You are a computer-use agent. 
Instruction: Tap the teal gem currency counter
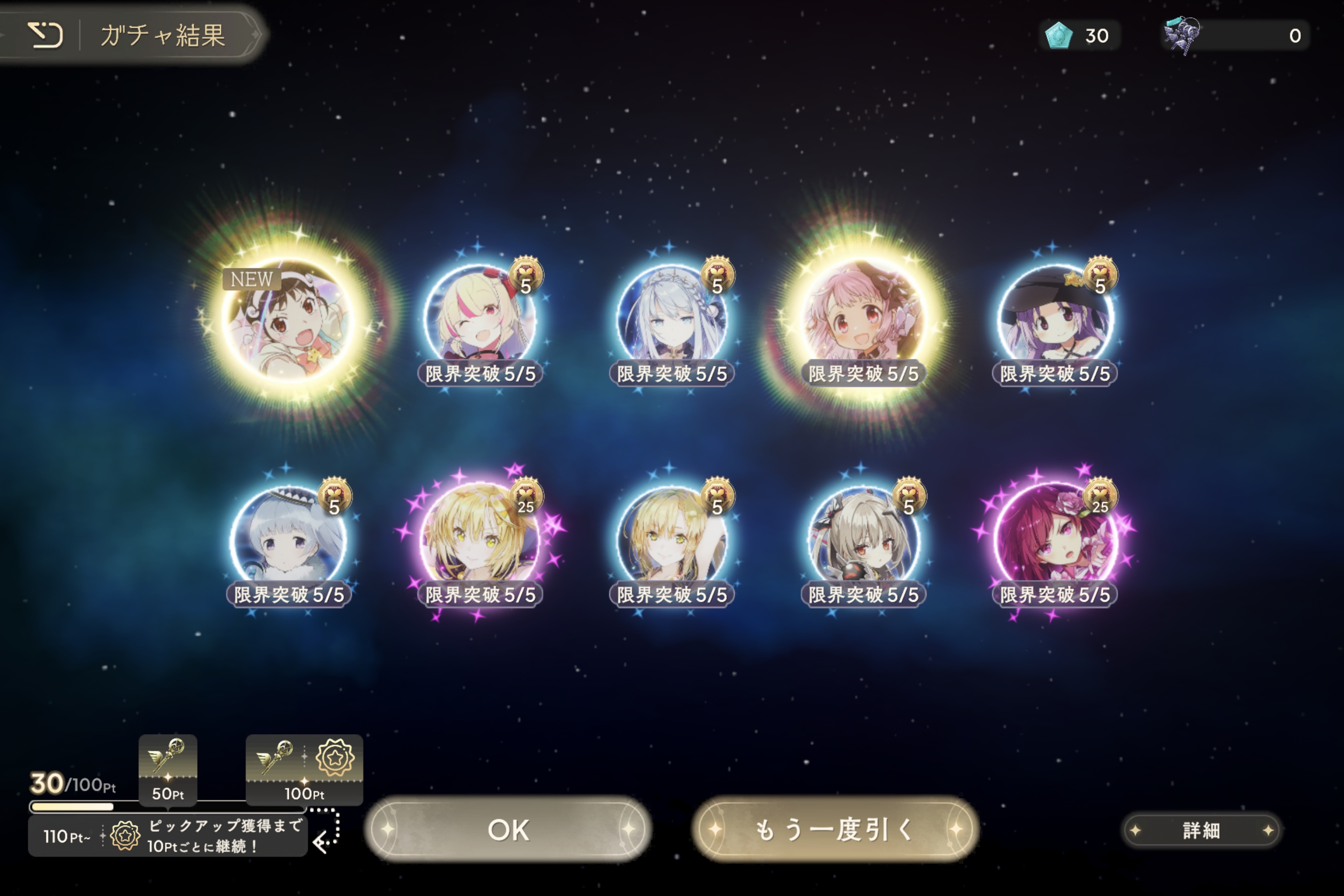1078,35
